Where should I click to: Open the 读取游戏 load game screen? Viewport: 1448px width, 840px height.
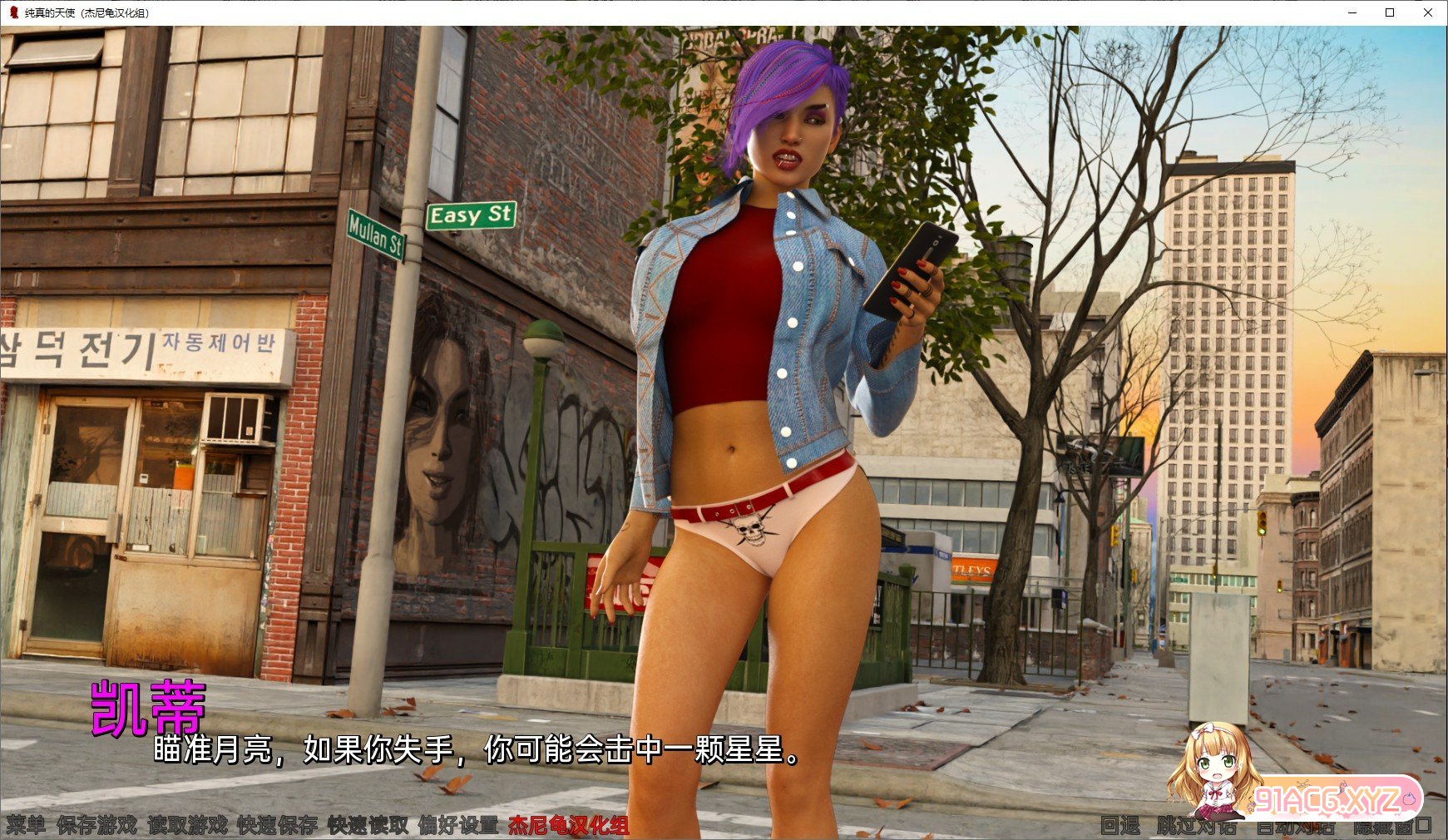pyautogui.click(x=187, y=825)
